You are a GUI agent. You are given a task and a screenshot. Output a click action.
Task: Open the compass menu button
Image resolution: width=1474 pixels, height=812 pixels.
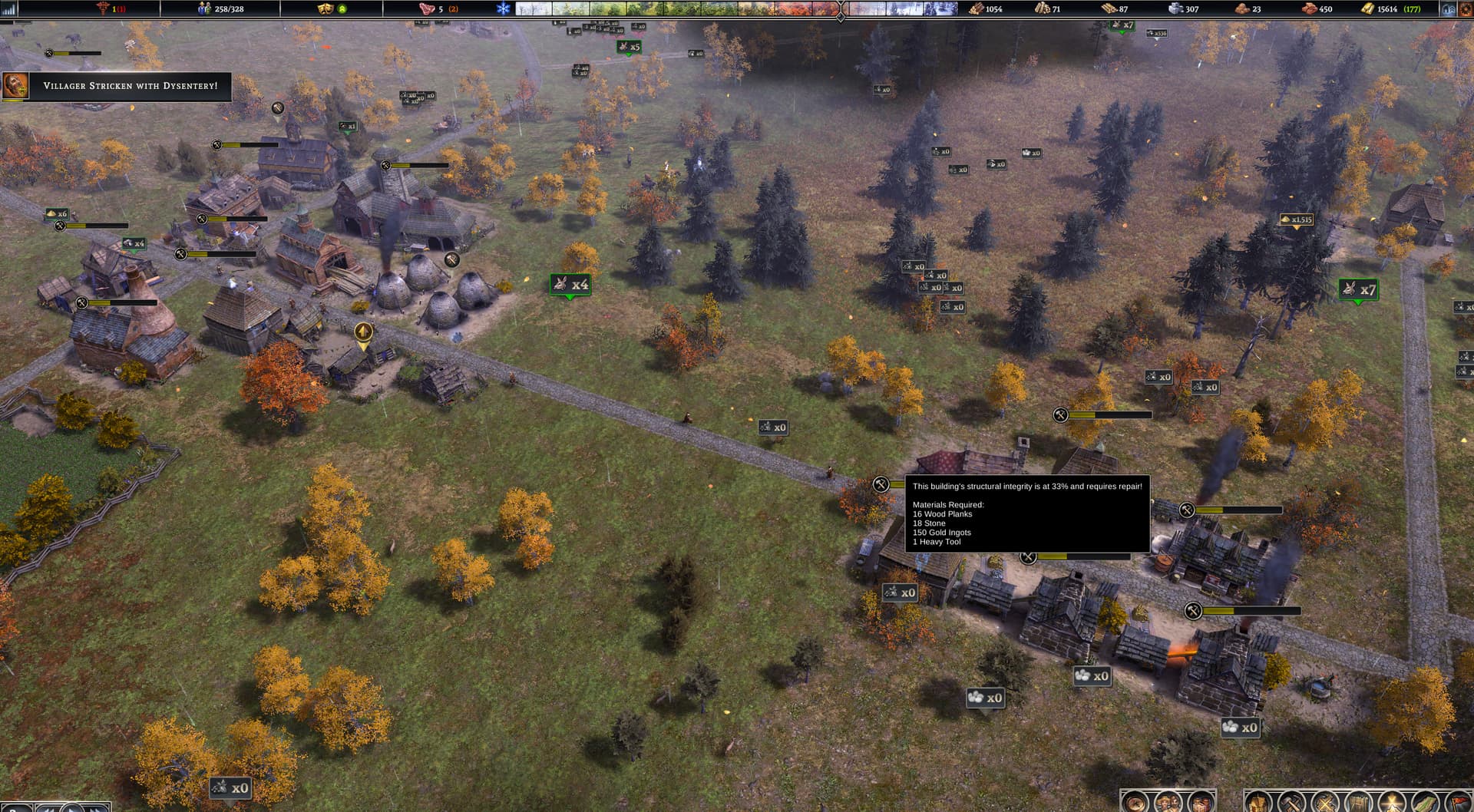point(1135,803)
